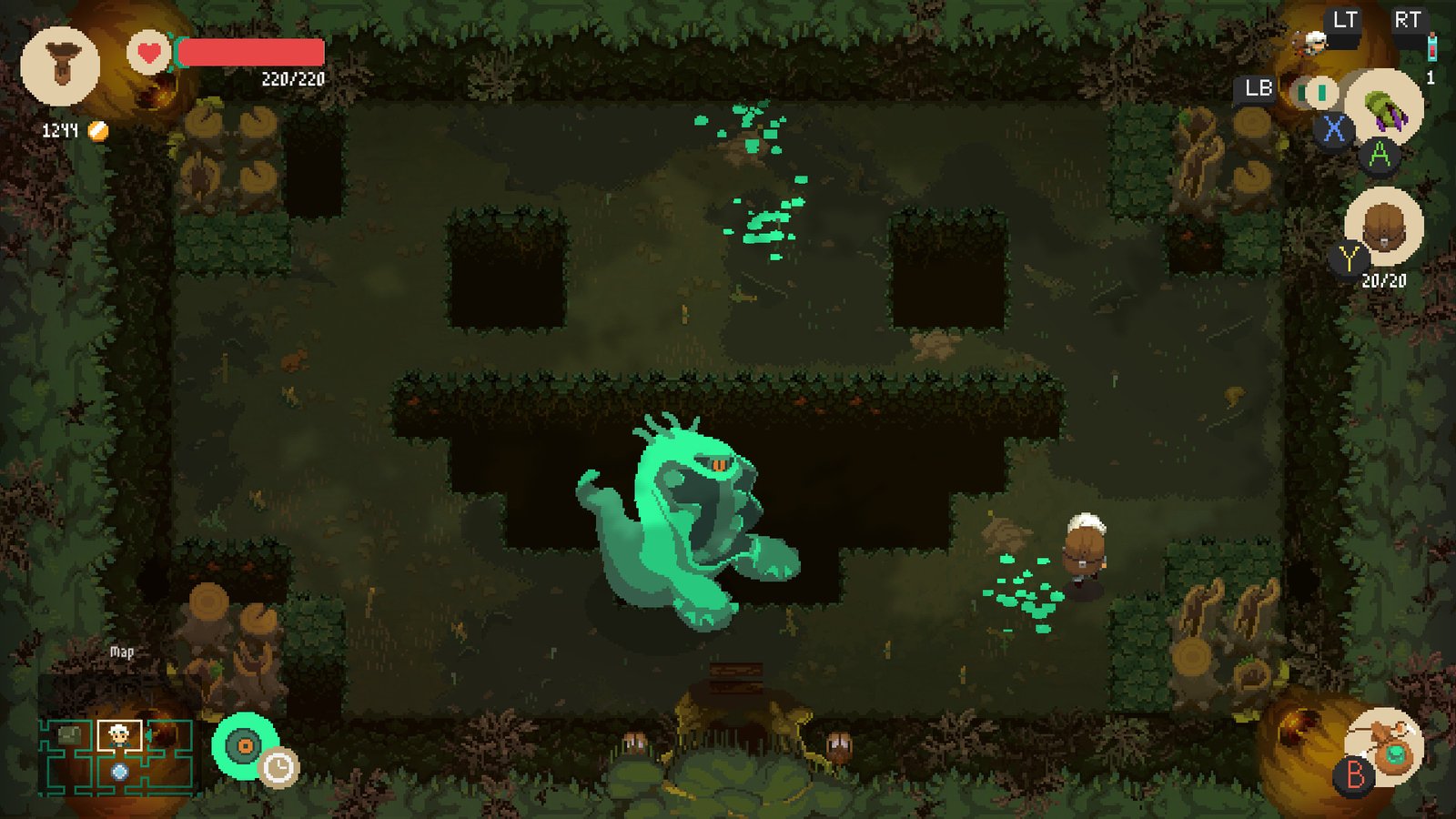Open the Map label above the minimap

(x=121, y=652)
